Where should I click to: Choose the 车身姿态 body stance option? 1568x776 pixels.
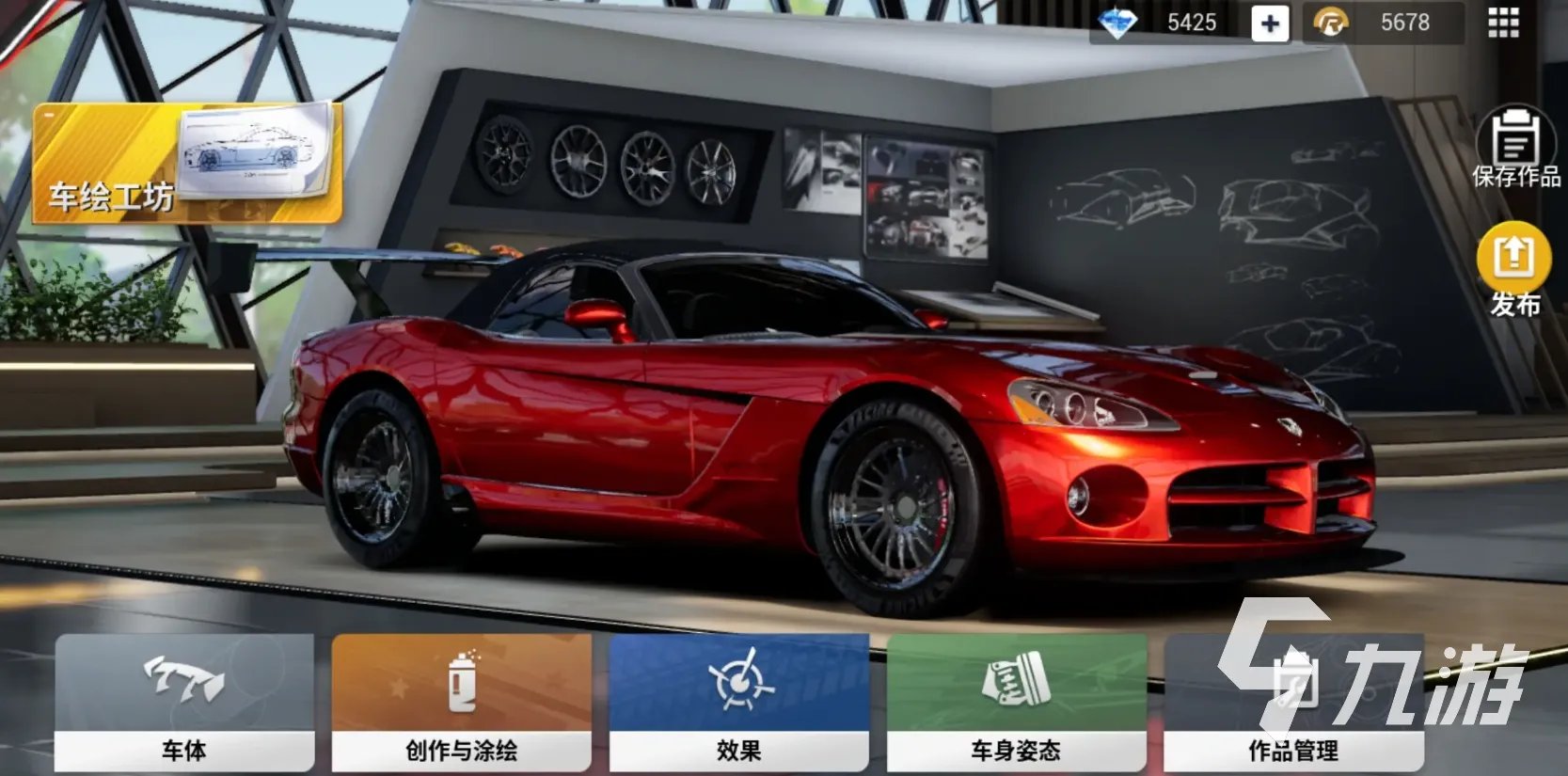click(1016, 702)
